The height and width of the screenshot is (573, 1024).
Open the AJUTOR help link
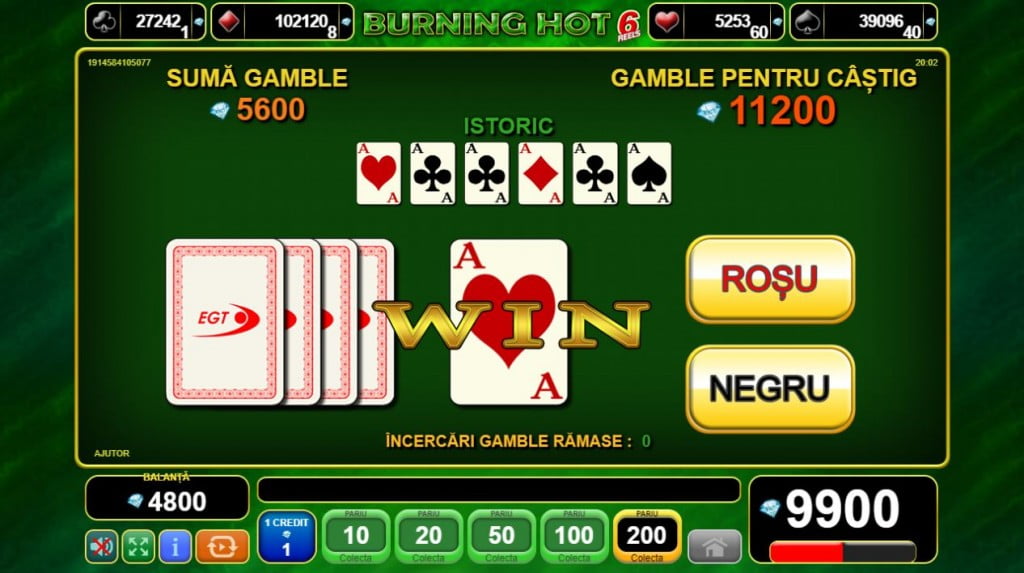click(x=112, y=453)
